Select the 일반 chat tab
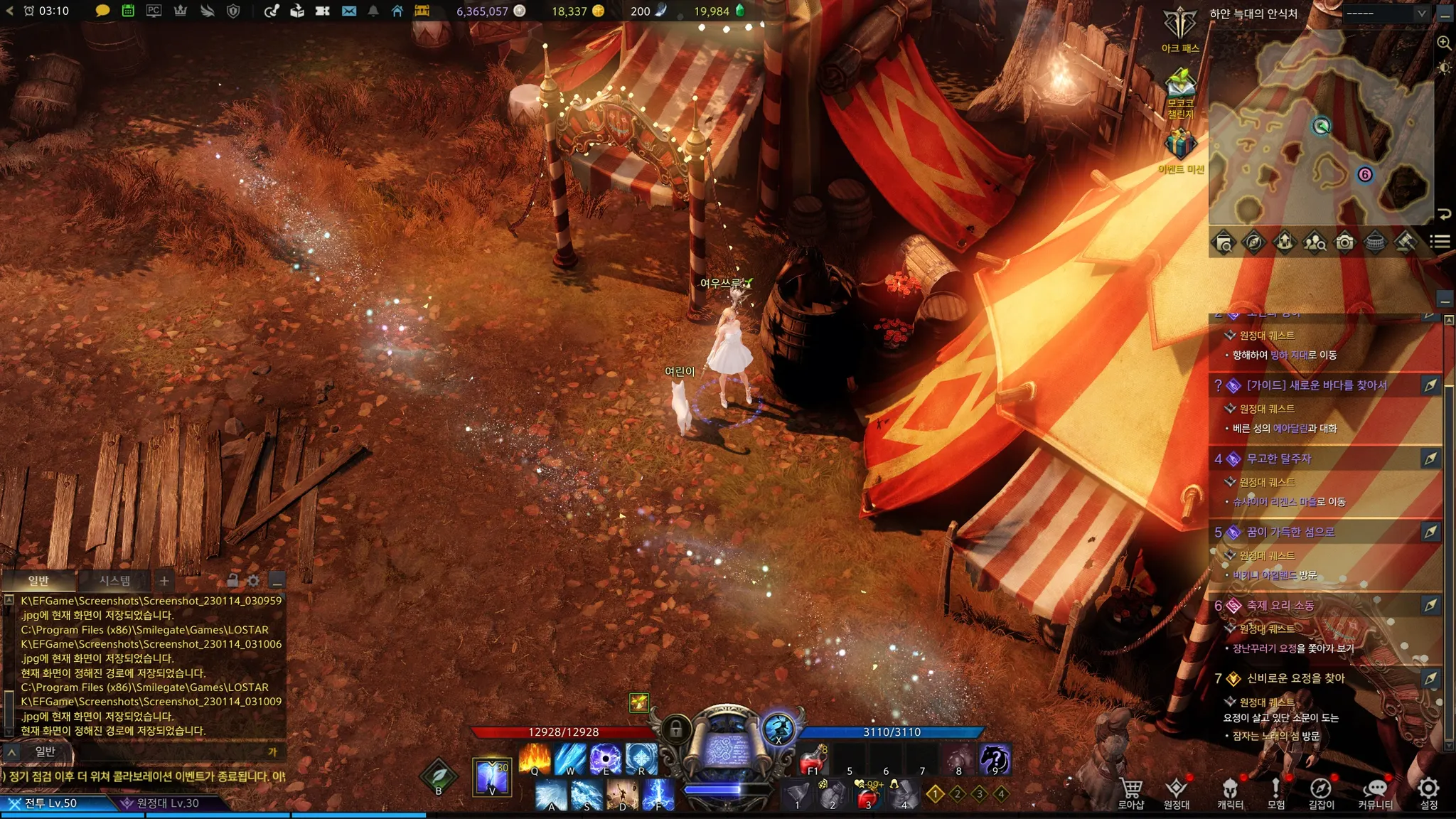Viewport: 1456px width, 819px height. coord(38,581)
